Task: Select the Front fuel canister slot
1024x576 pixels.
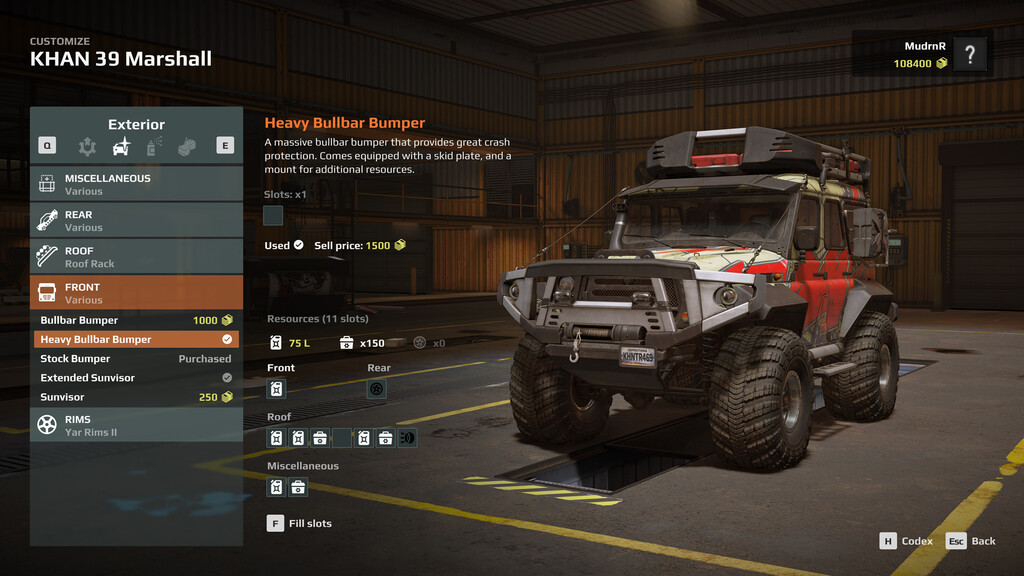Action: (x=277, y=389)
